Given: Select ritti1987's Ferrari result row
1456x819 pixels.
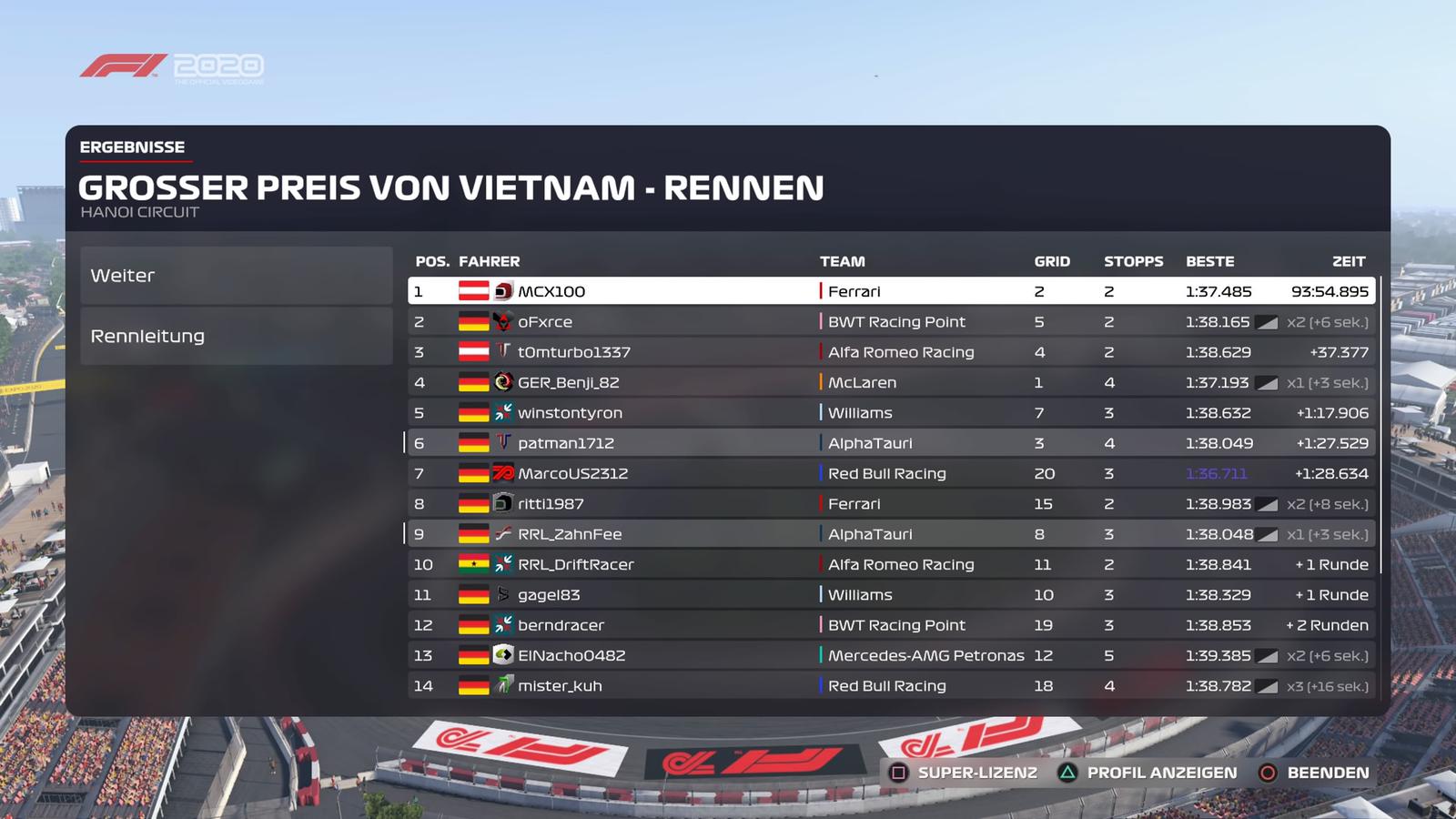Looking at the screenshot, I should 890,504.
